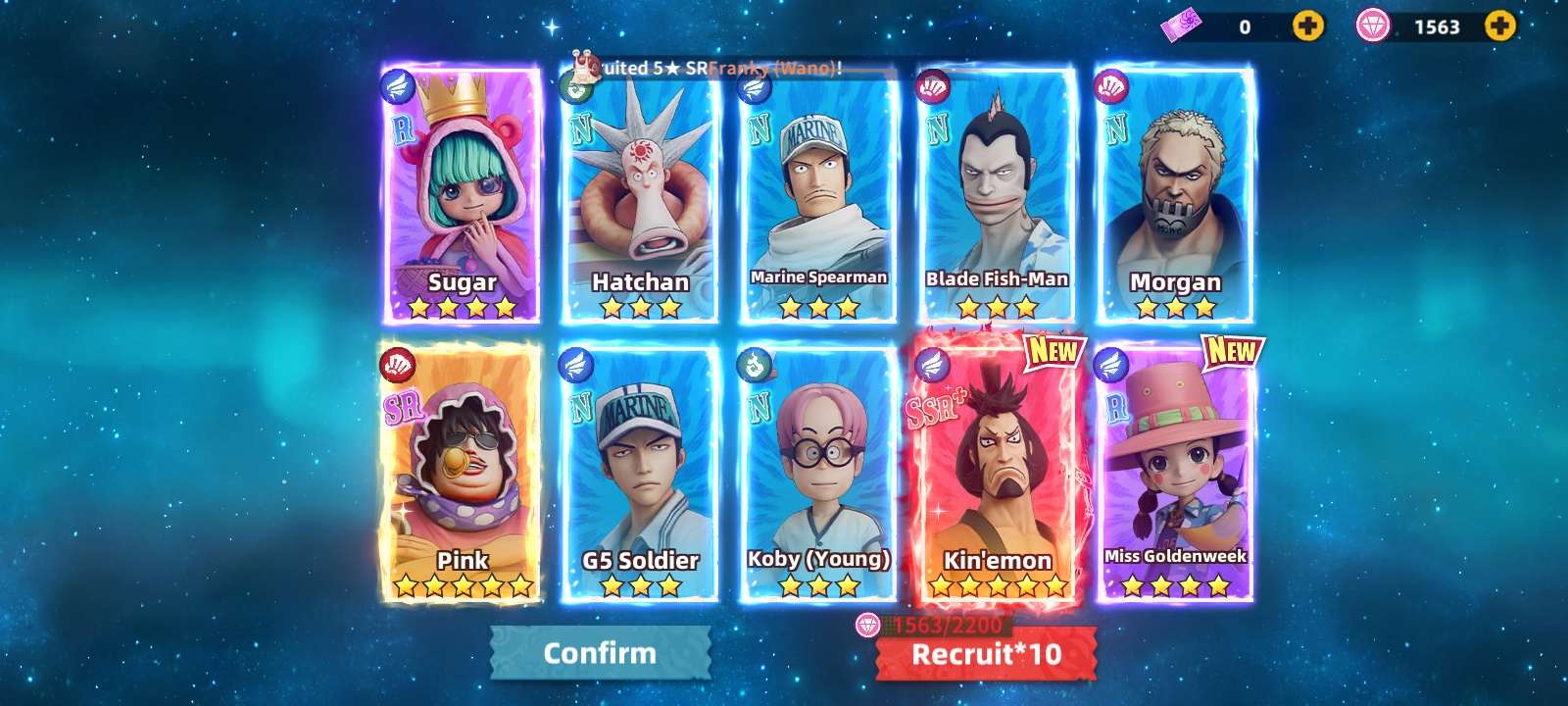The image size is (1568, 706).
Task: View the G5 Soldier card
Action: 640,475
